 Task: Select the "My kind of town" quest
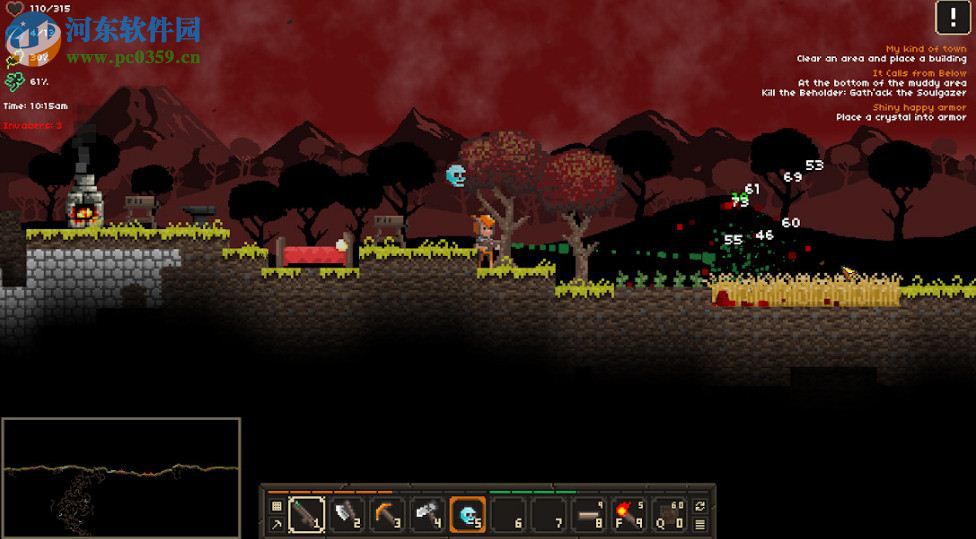(x=925, y=49)
